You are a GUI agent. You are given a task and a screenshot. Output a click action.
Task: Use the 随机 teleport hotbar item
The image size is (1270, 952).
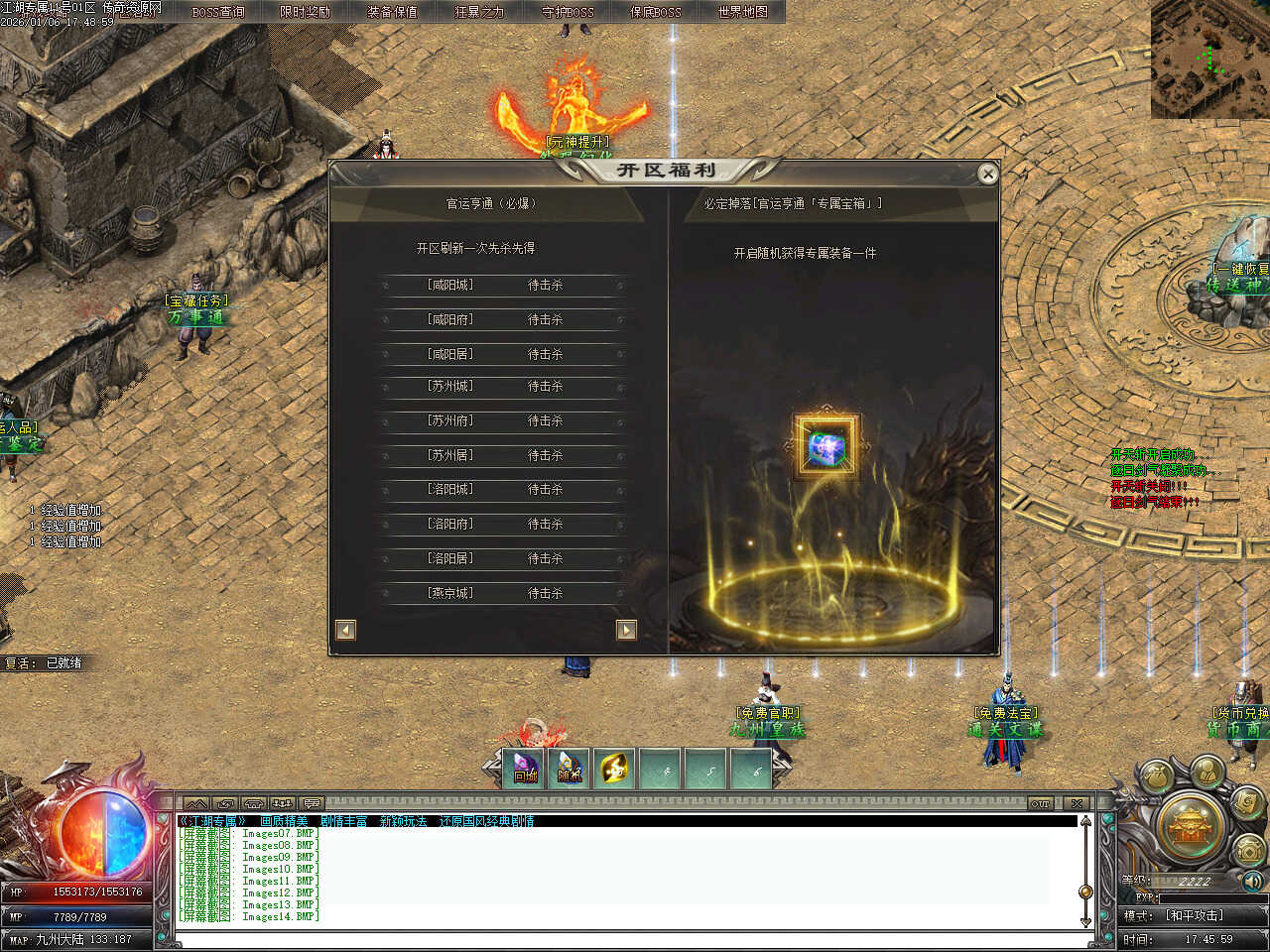pyautogui.click(x=570, y=769)
